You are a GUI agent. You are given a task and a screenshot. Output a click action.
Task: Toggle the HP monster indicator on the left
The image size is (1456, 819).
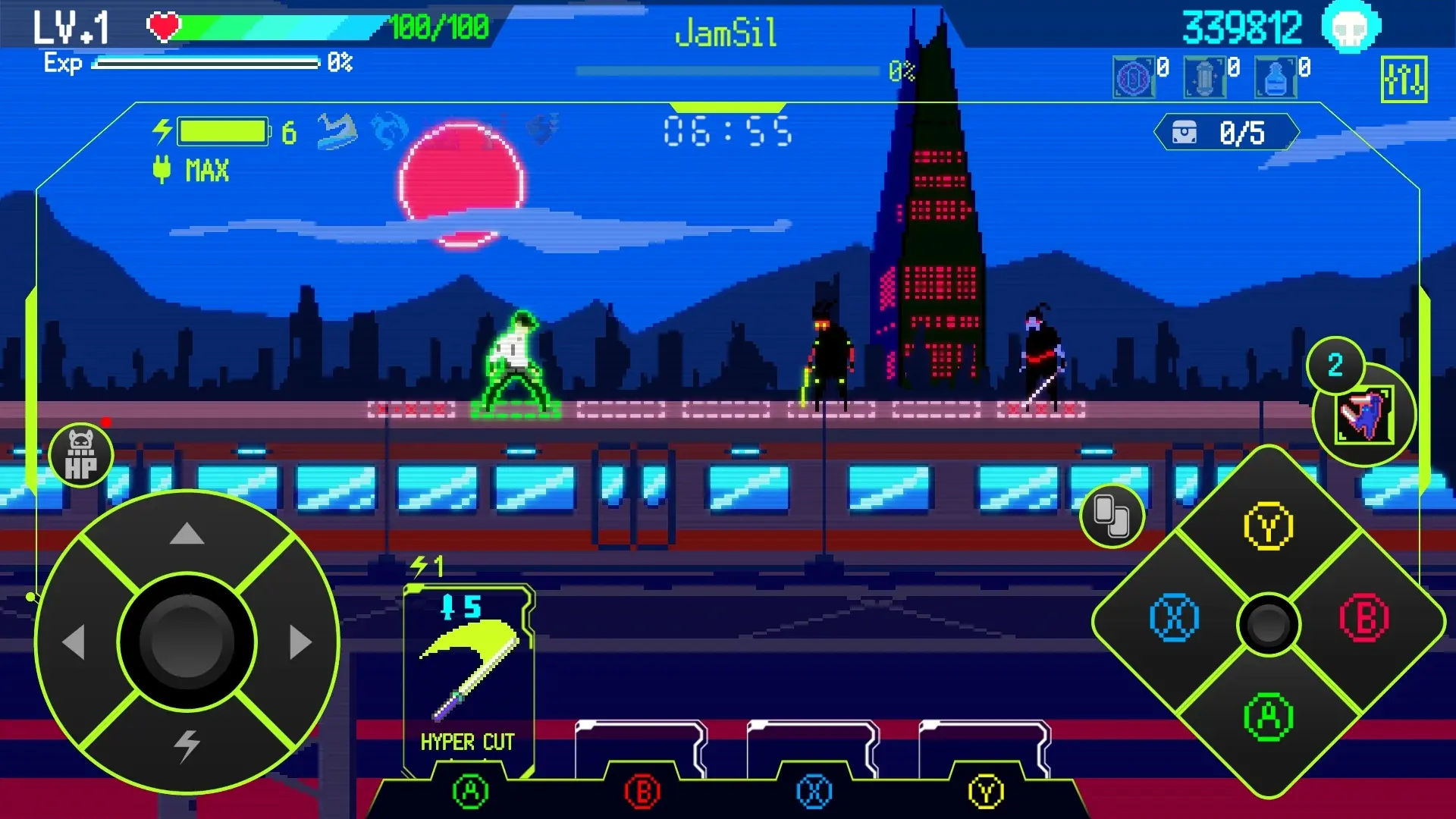click(80, 453)
